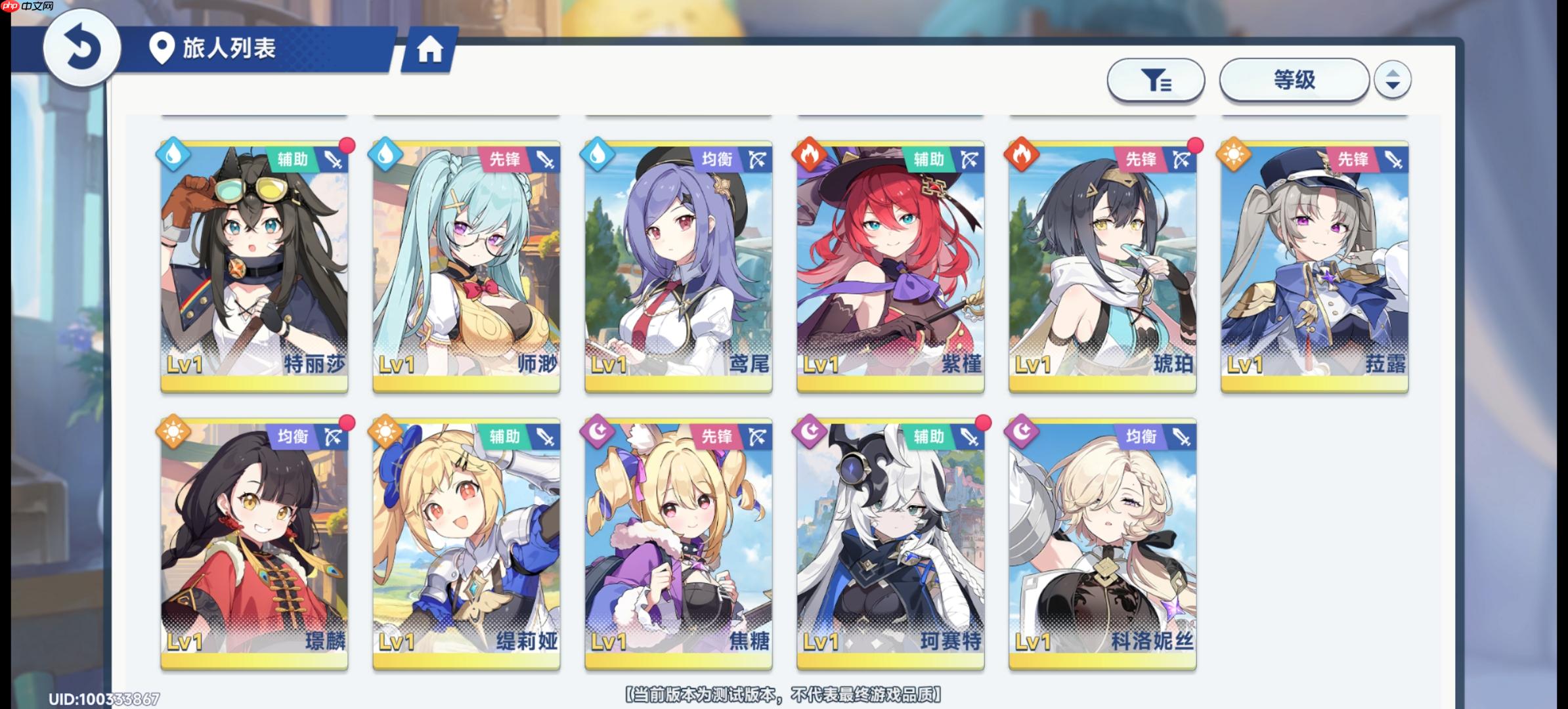Screen dimensions: 1568x709
Task: Select the 焦糖 character card
Action: point(678,544)
